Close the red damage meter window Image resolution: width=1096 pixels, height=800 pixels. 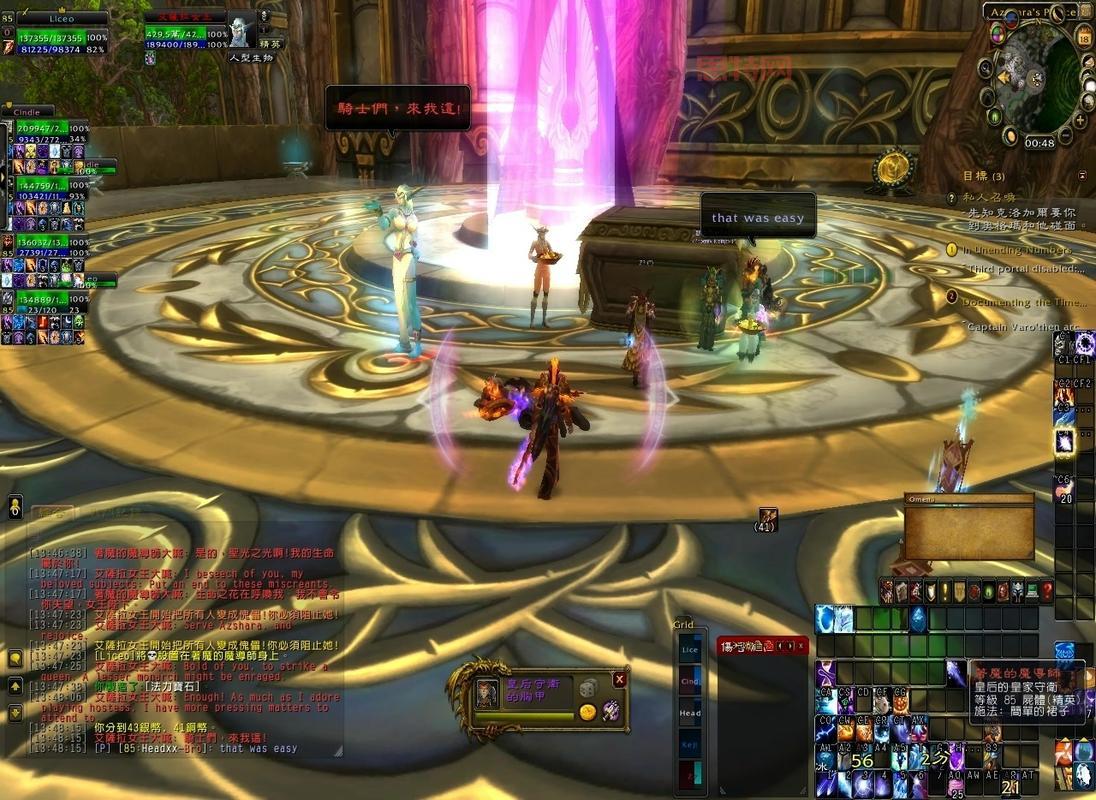pos(801,646)
